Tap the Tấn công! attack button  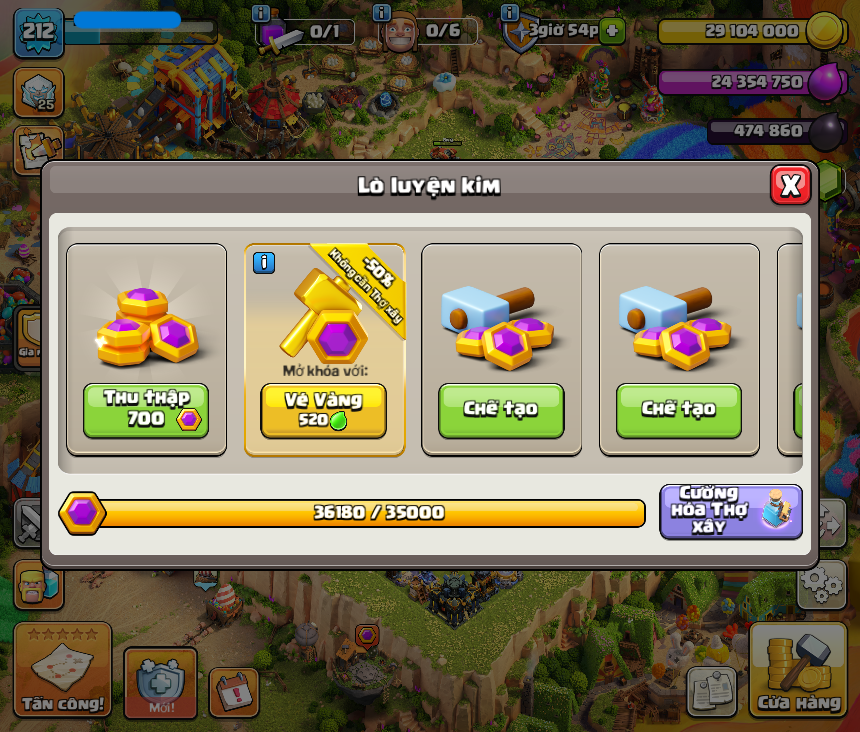pos(63,670)
